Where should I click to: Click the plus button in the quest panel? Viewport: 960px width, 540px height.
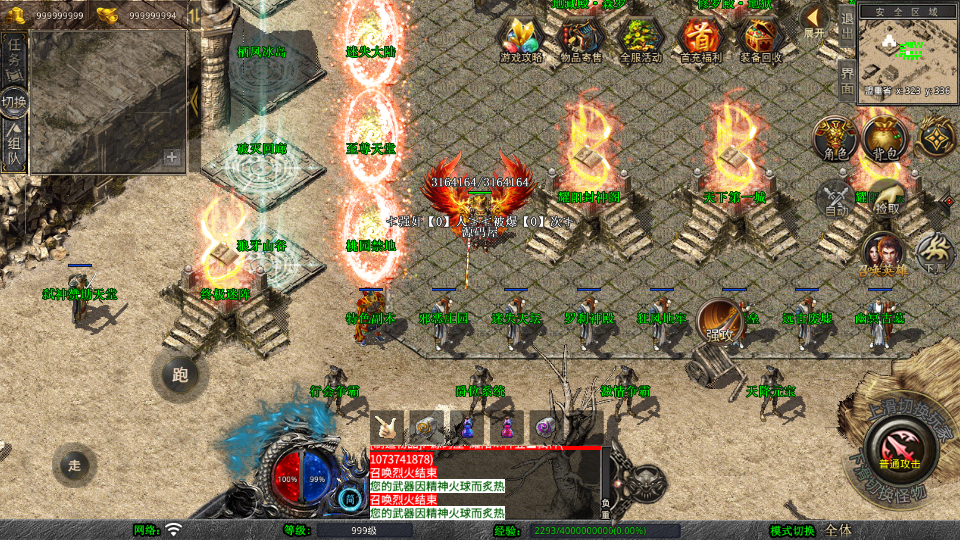[172, 157]
